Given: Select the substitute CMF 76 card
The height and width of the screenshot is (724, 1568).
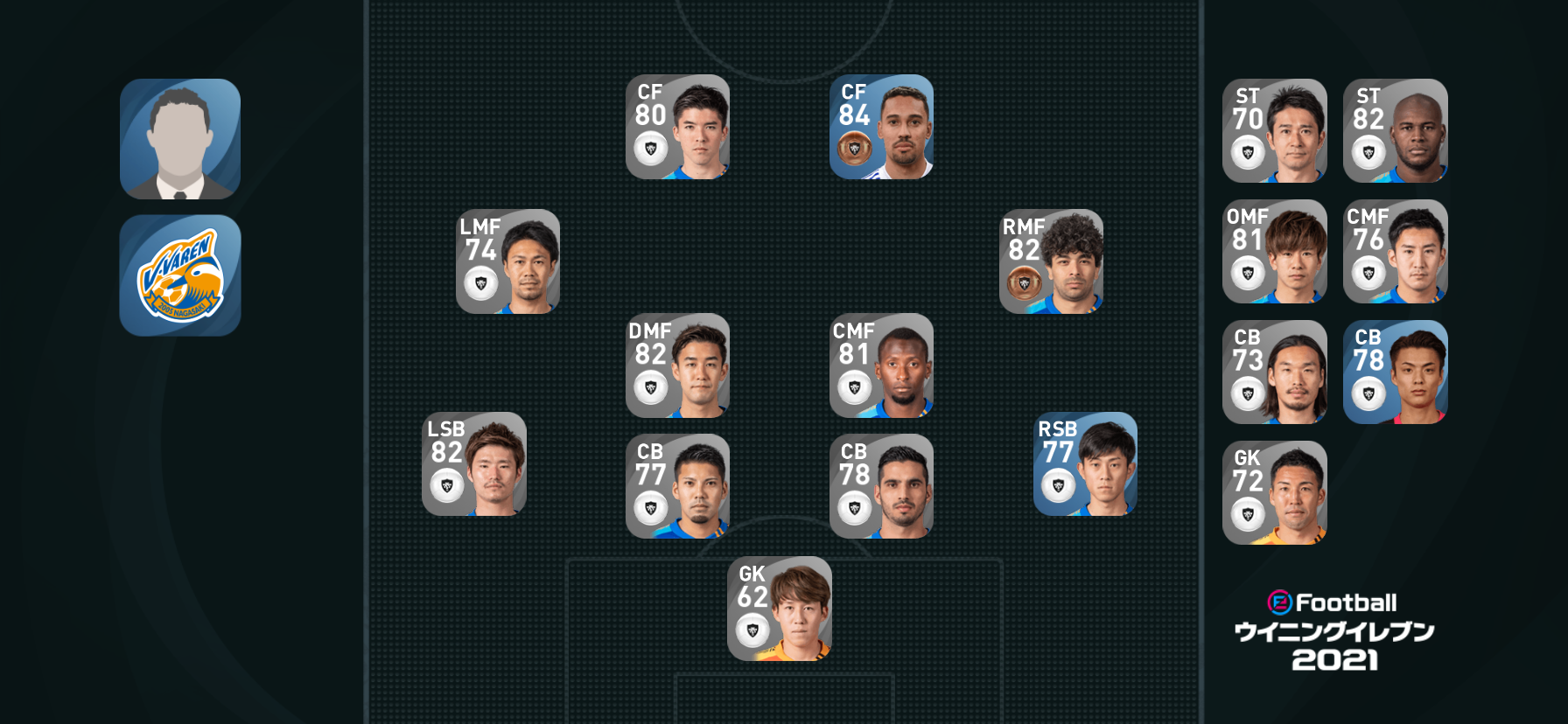Looking at the screenshot, I should click(1395, 252).
